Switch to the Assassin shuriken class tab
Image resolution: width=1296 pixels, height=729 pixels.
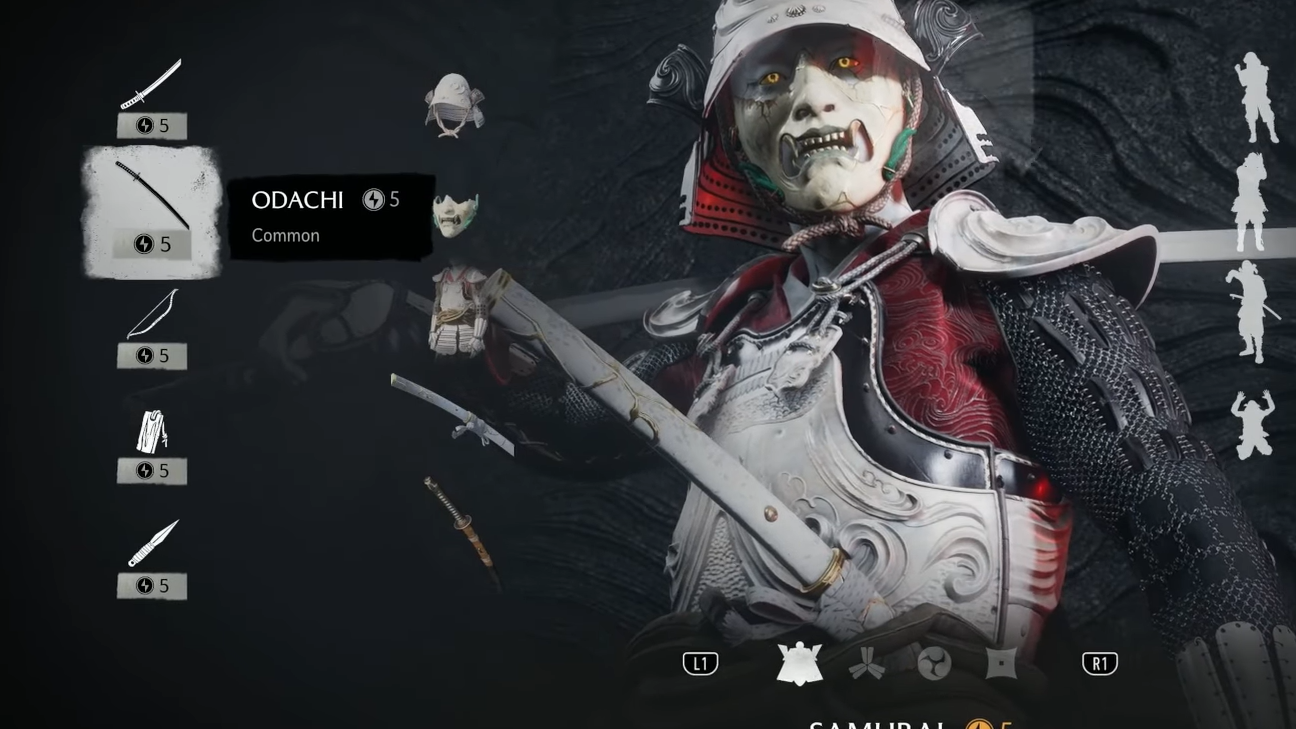[x=1001, y=664]
